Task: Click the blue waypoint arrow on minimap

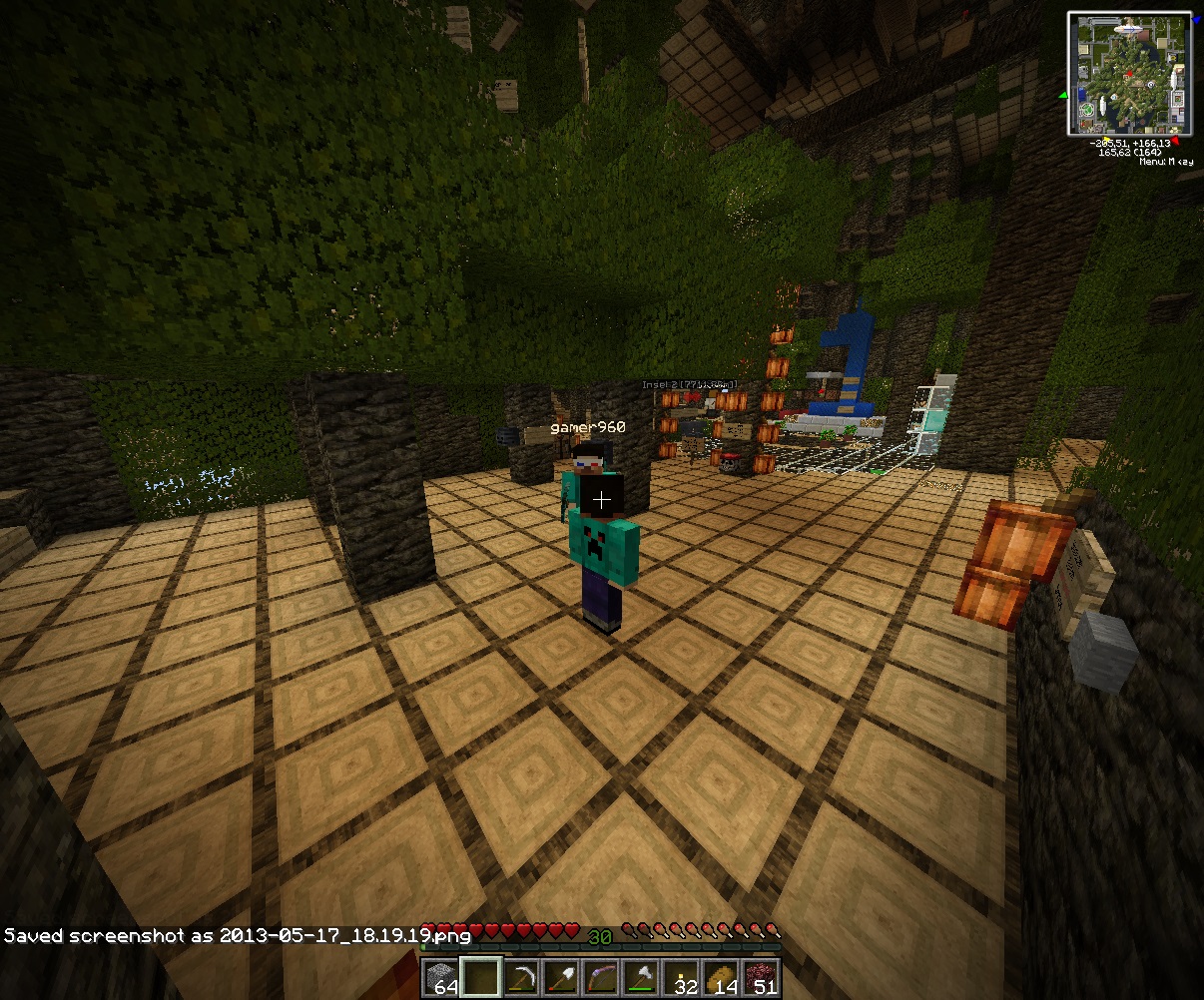Action: click(x=1197, y=19)
